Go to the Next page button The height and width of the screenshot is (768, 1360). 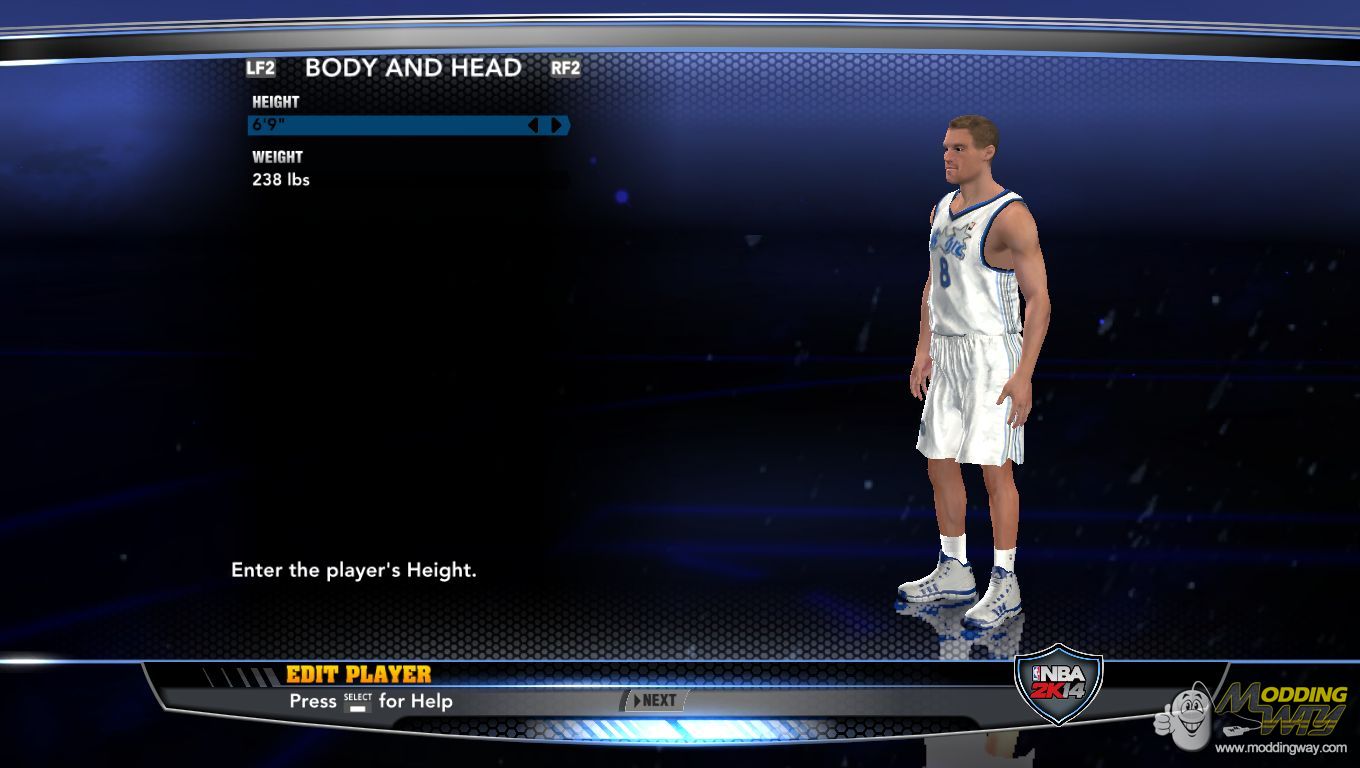click(x=655, y=701)
